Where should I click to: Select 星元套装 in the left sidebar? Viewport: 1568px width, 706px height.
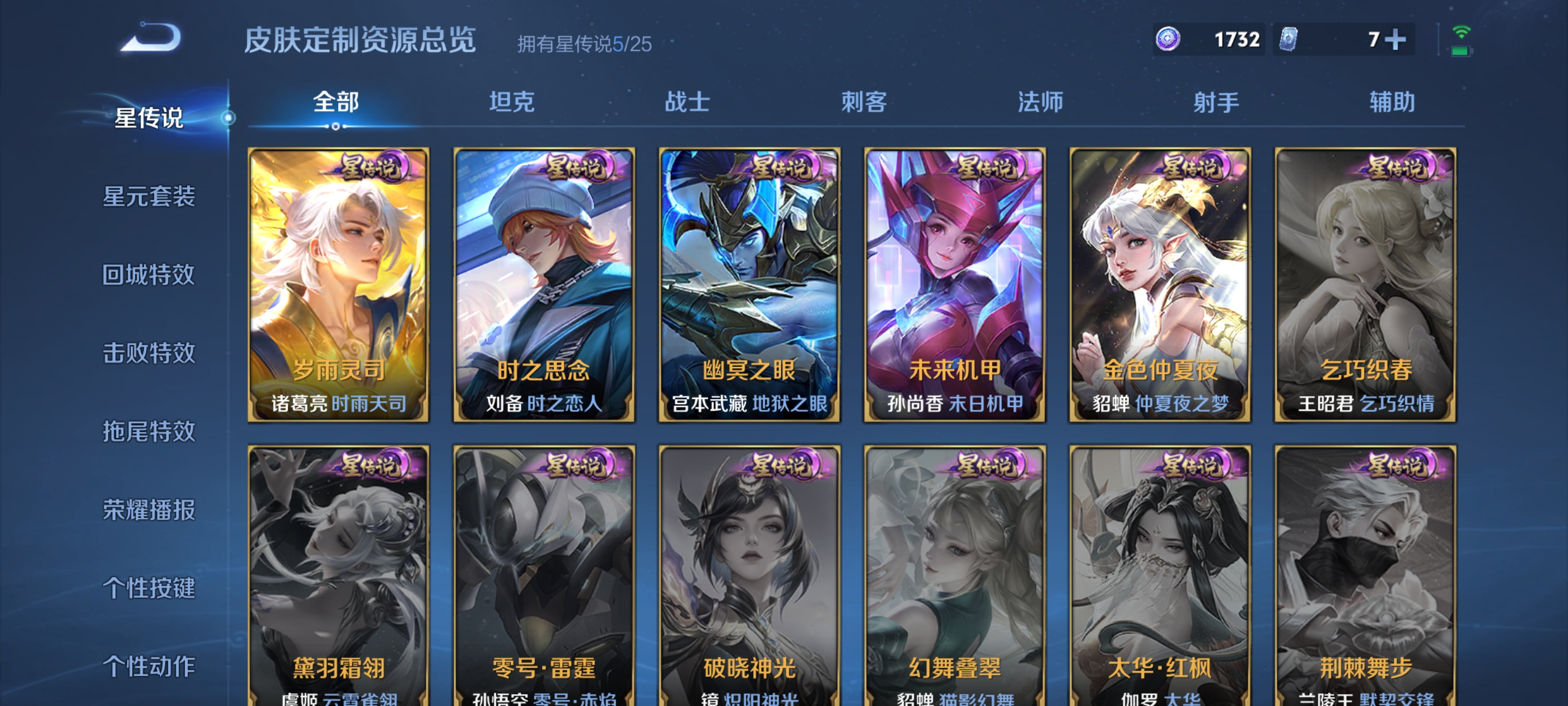(148, 197)
